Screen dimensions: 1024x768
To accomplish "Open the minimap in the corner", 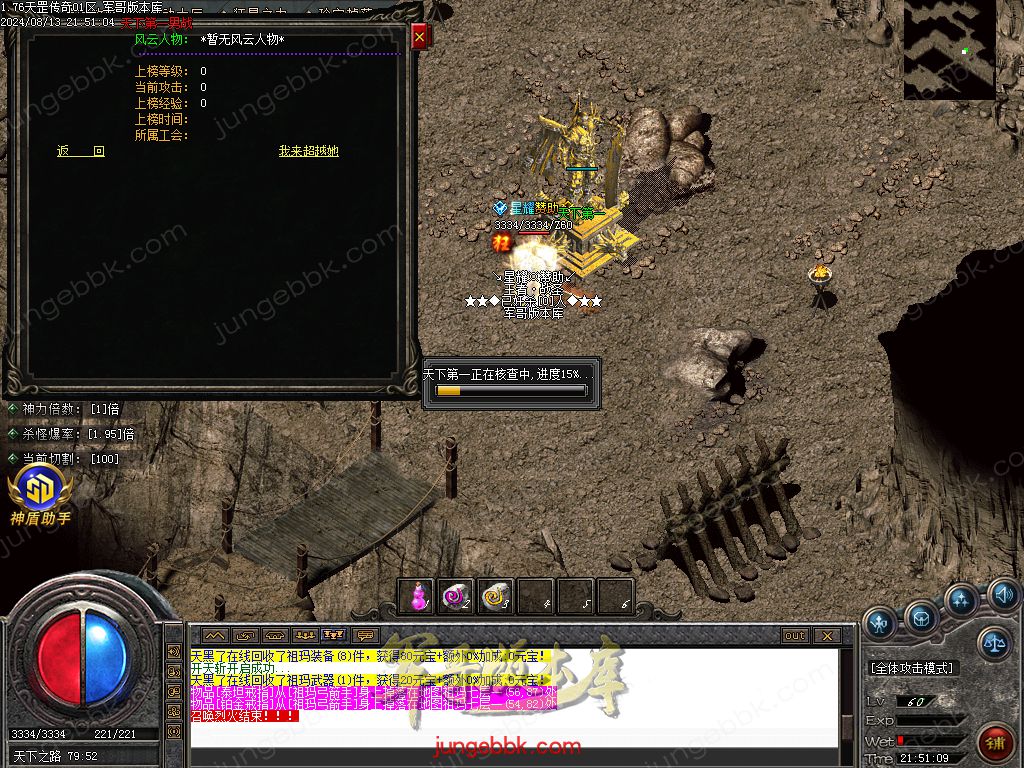I will 949,49.
